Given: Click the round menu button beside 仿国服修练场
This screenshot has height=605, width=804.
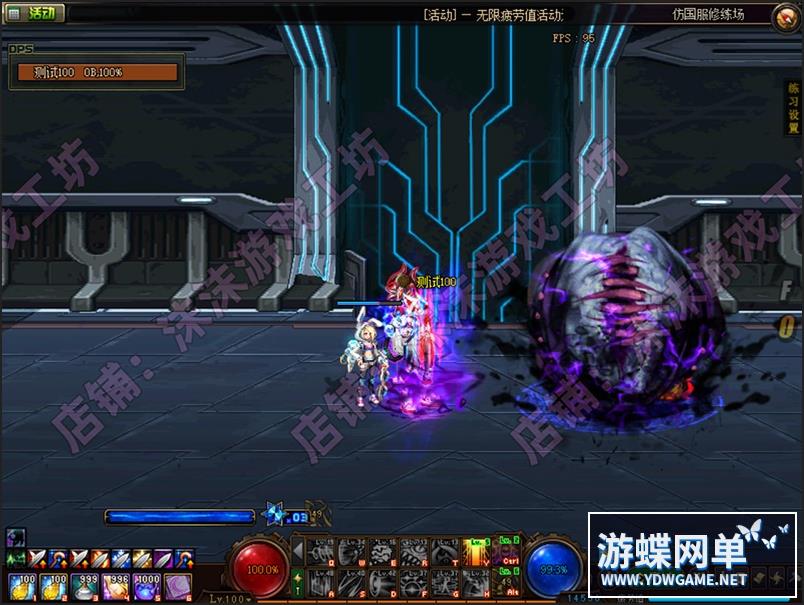Looking at the screenshot, I should pyautogui.click(x=786, y=17).
